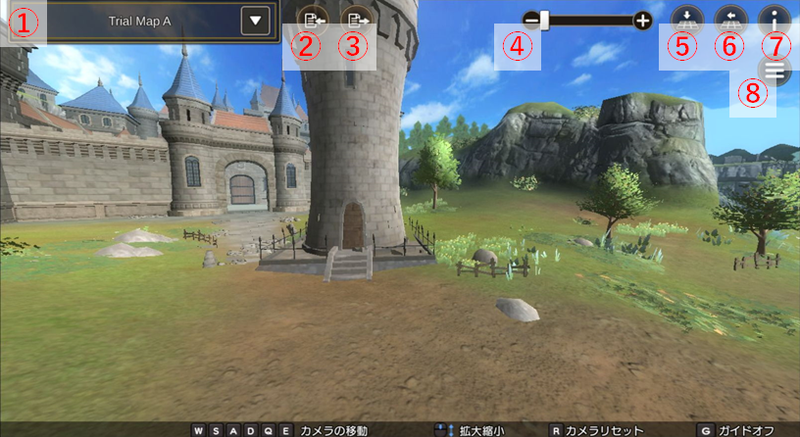Open the Trial Map A dropdown
Image resolution: width=800 pixels, height=437 pixels.
(x=257, y=20)
